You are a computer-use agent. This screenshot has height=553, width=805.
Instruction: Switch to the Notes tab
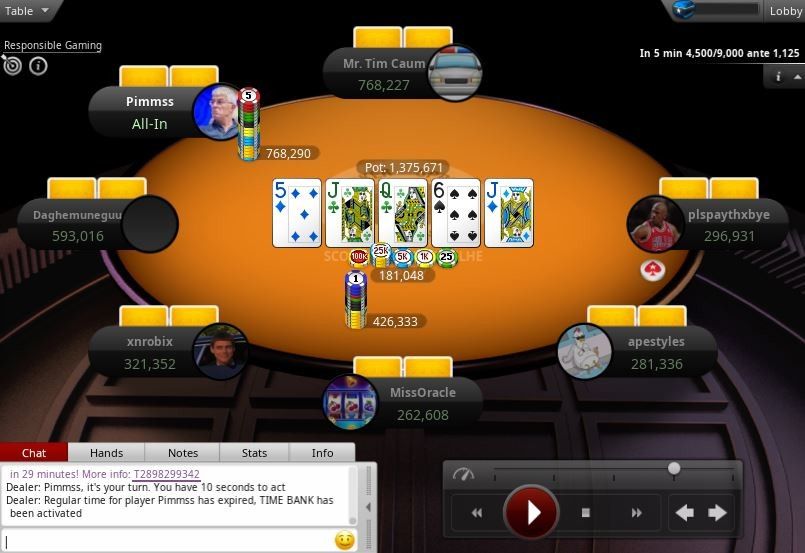[182, 453]
